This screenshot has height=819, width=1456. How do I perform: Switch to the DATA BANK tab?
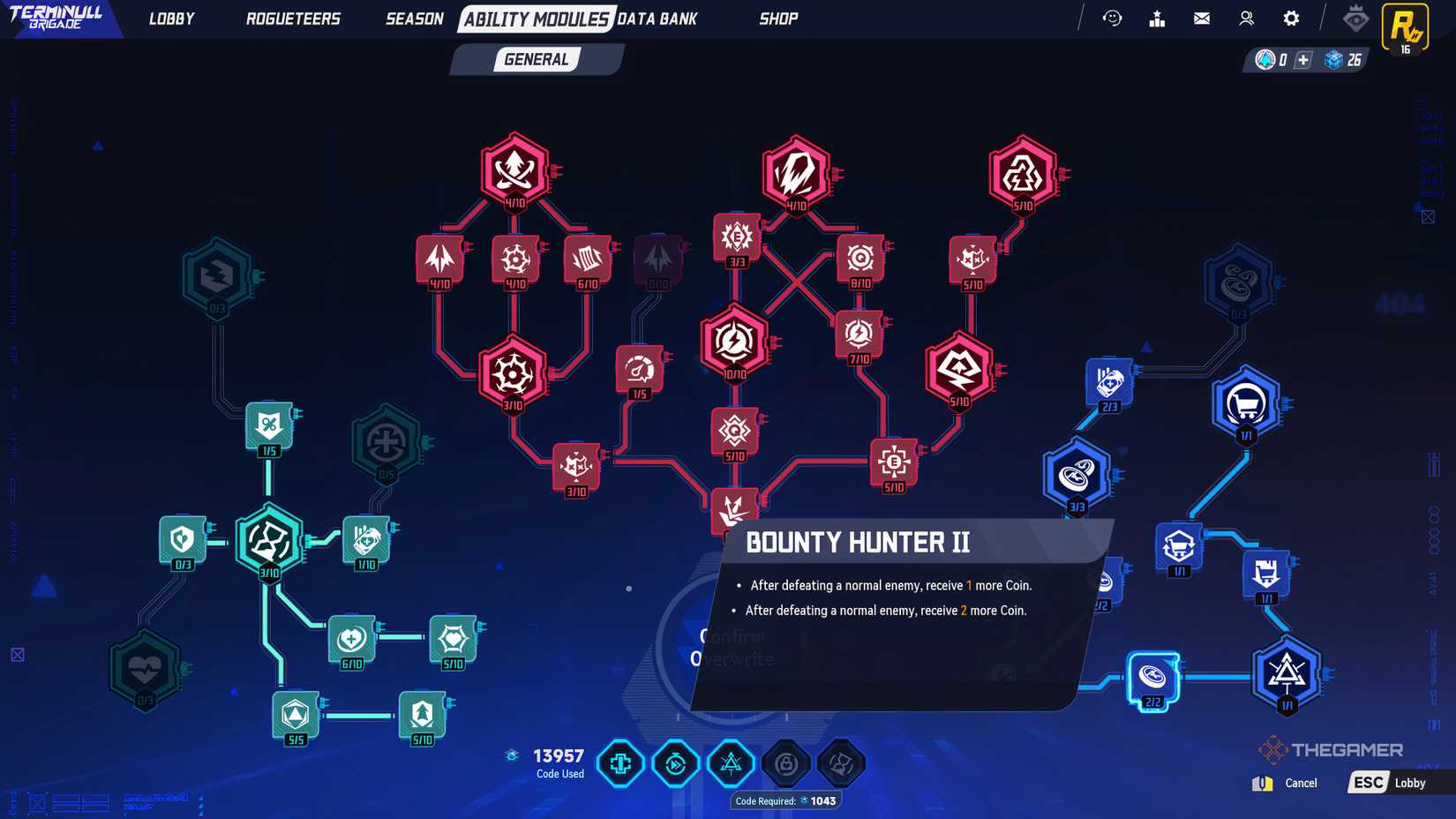[x=657, y=18]
